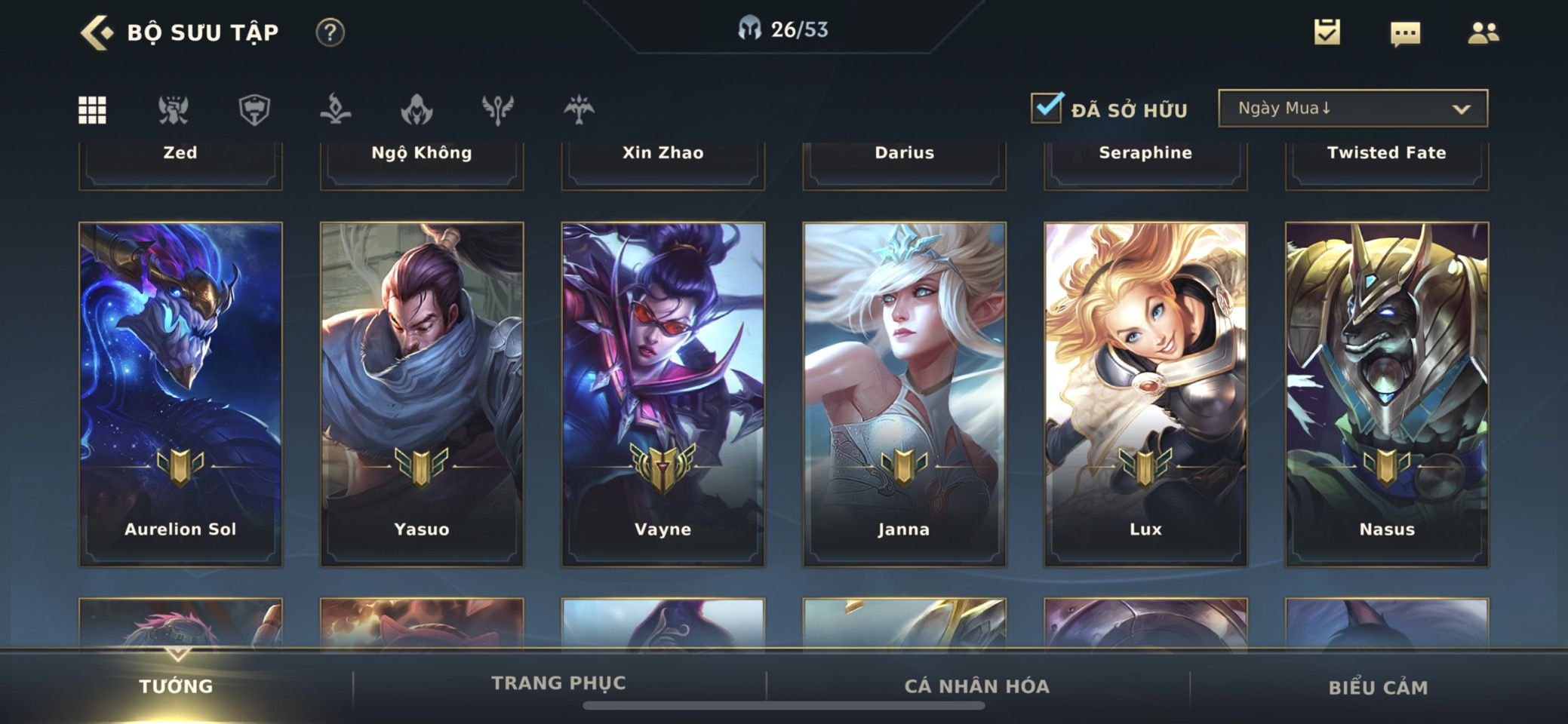Show the friends list icon
1568x724 pixels.
1483,33
